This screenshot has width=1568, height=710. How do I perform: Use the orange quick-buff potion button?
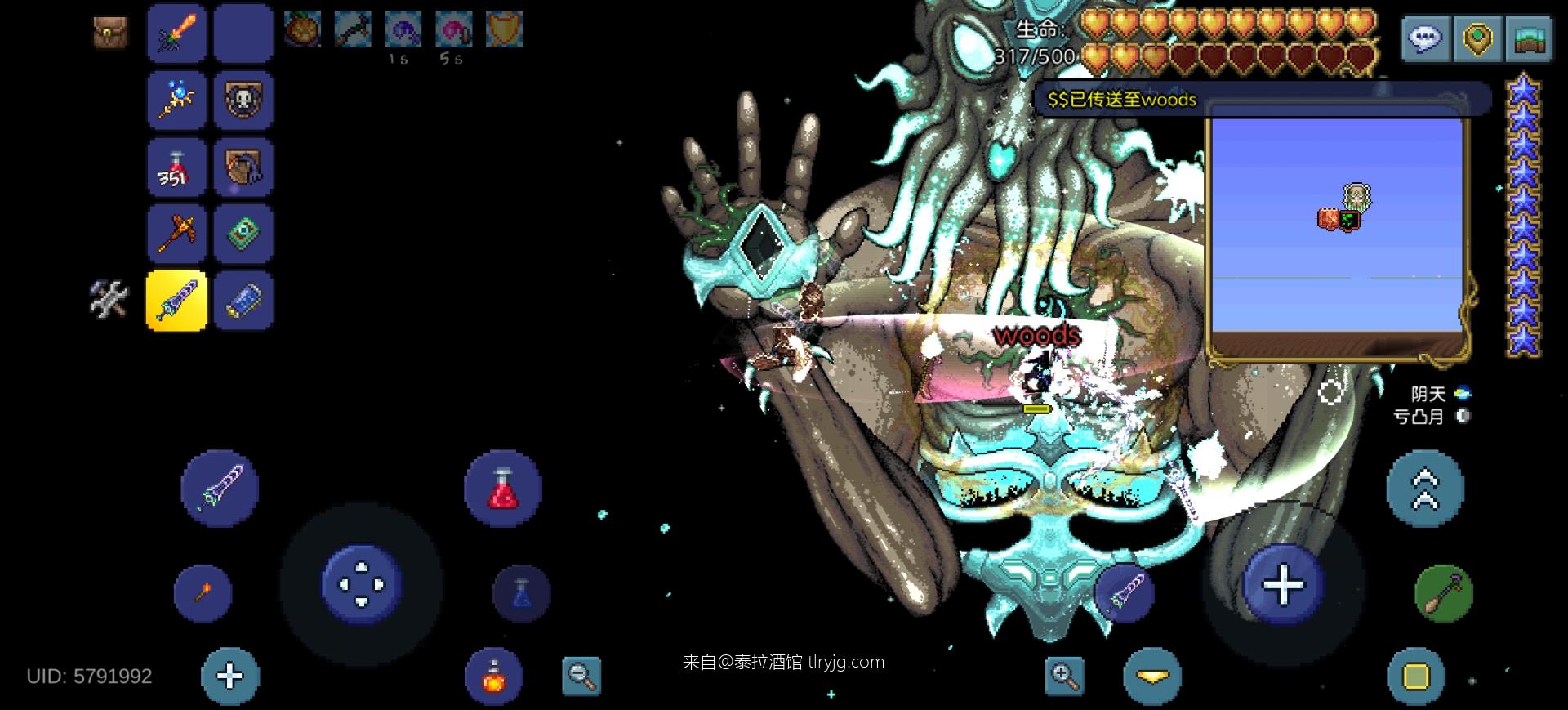pos(493,676)
